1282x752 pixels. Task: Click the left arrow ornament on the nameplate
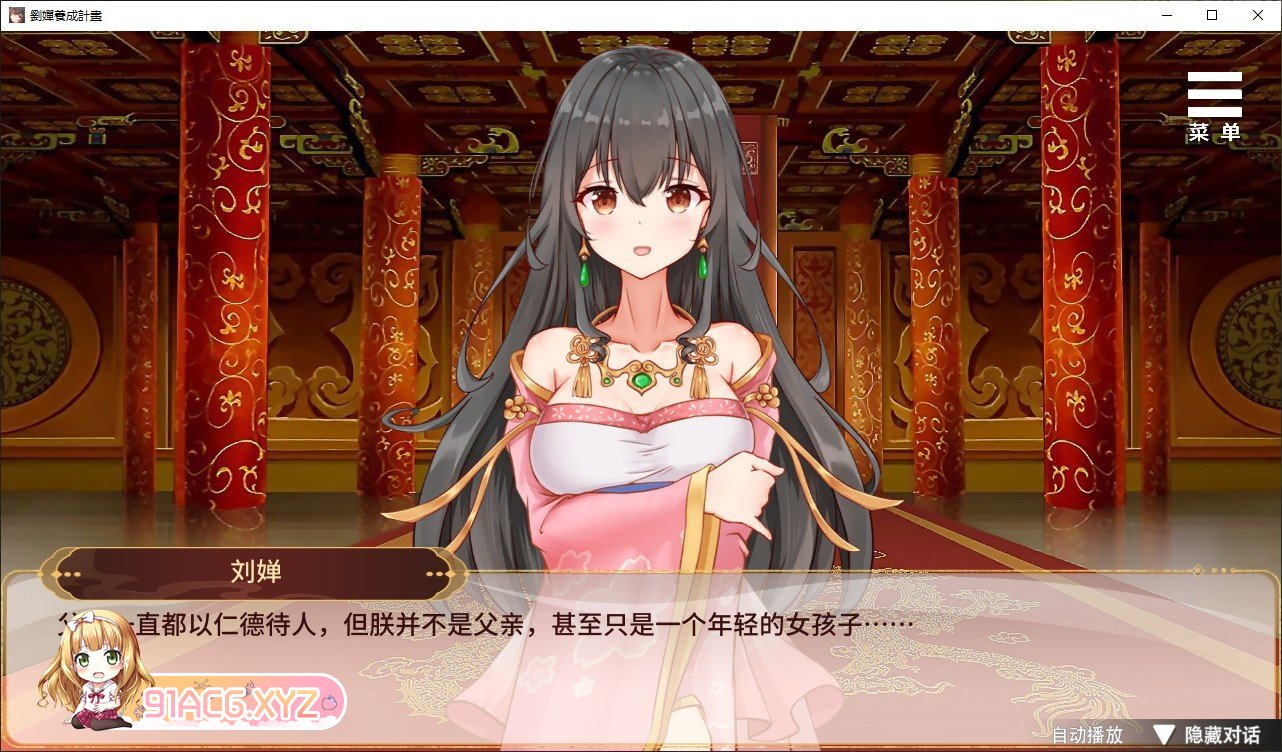point(72,574)
